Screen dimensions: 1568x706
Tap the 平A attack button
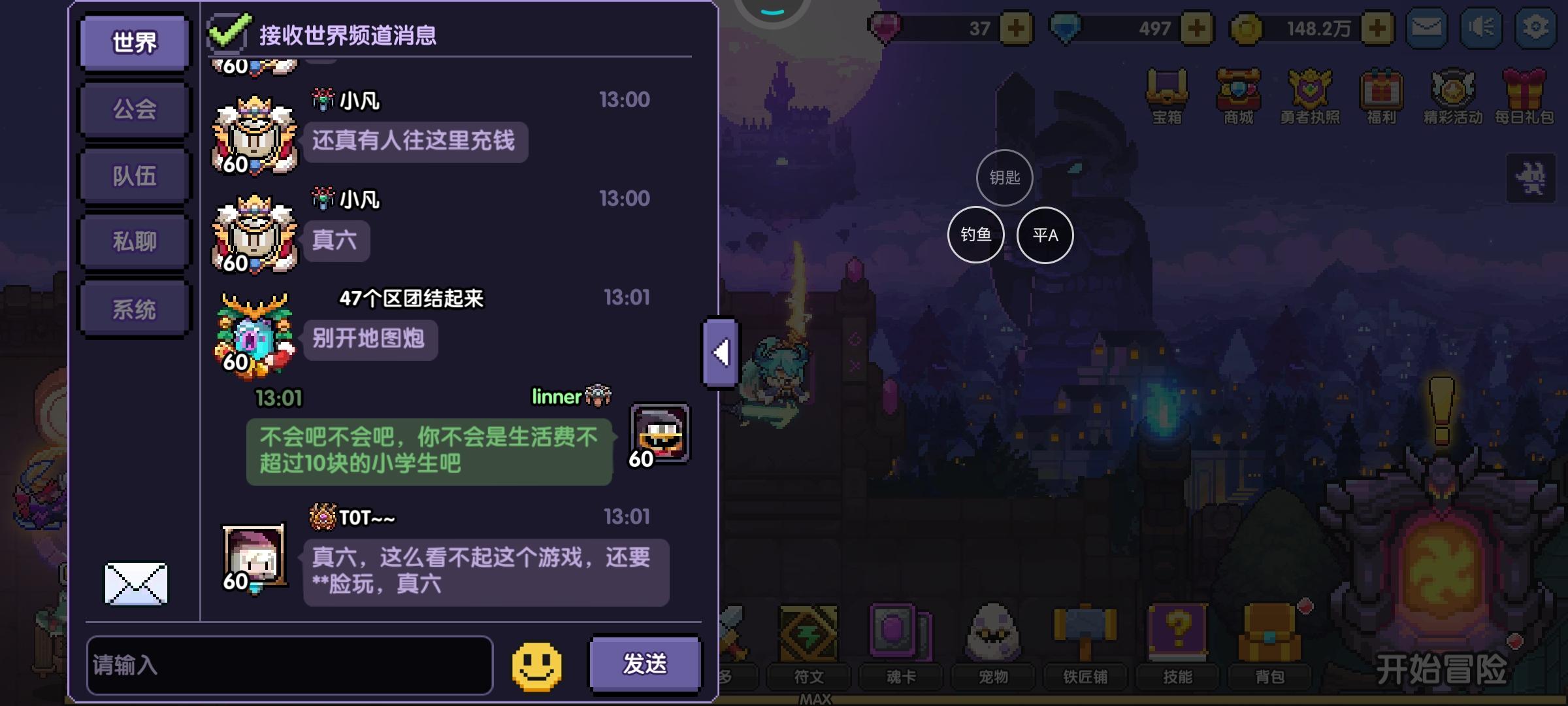1046,234
